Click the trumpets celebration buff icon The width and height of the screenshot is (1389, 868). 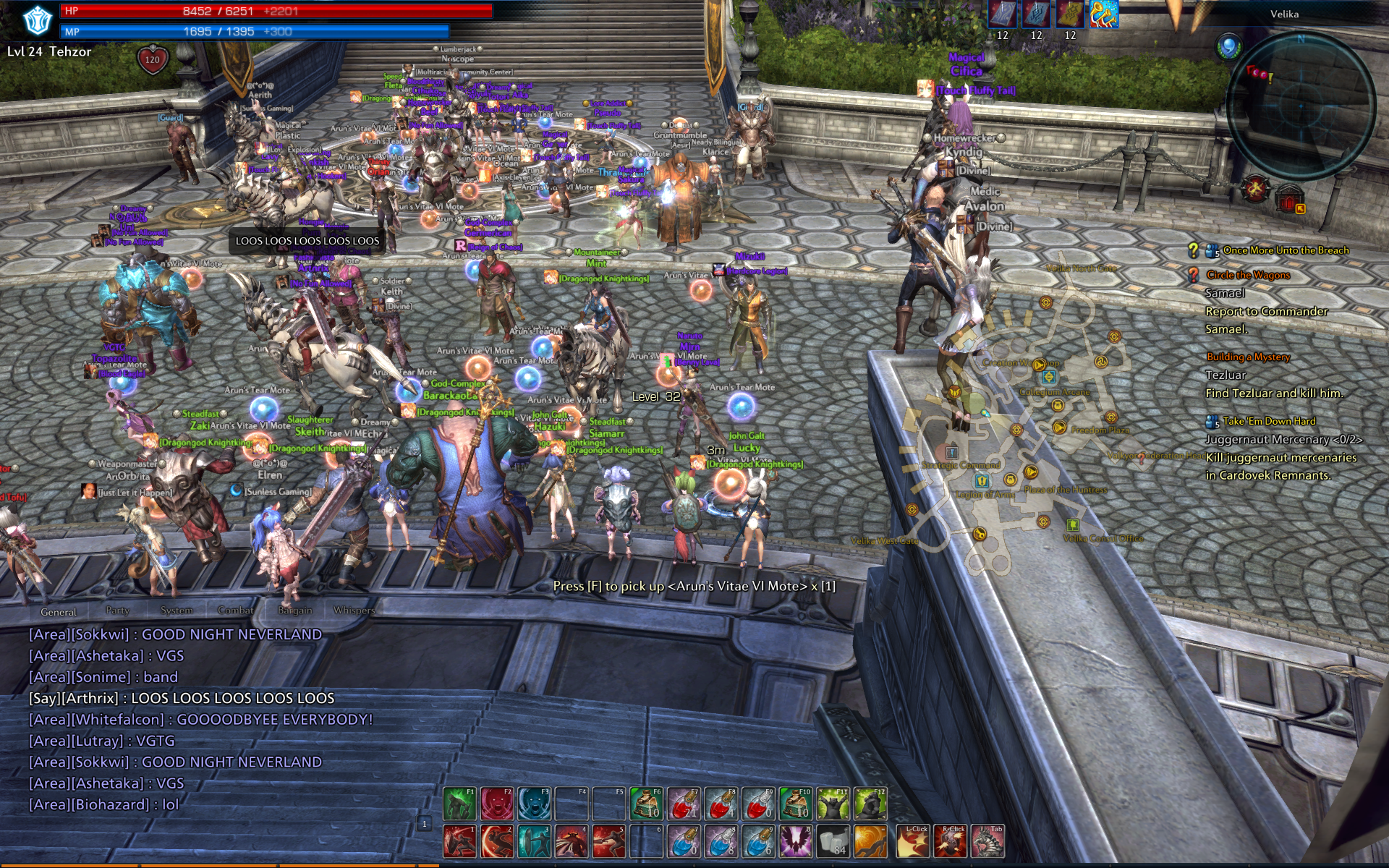pyautogui.click(x=1104, y=14)
